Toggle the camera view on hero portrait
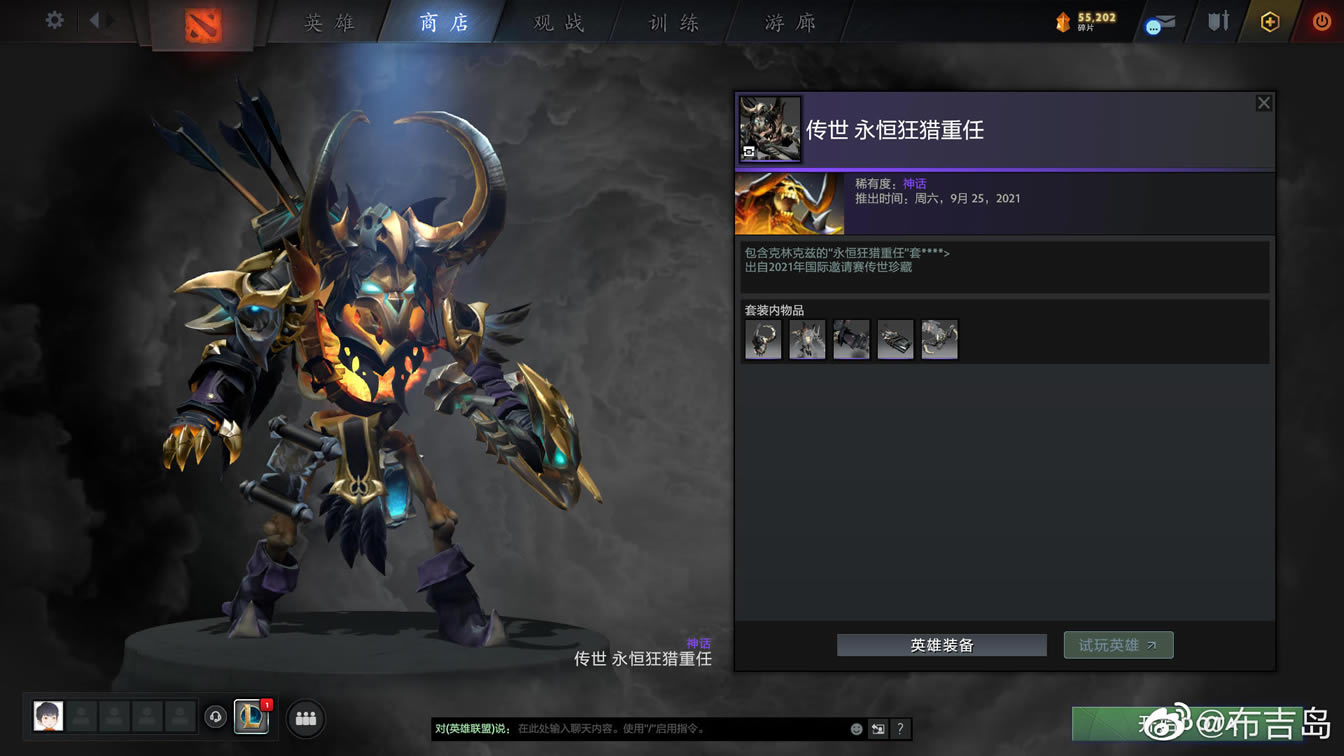This screenshot has width=1344, height=756. tap(750, 153)
